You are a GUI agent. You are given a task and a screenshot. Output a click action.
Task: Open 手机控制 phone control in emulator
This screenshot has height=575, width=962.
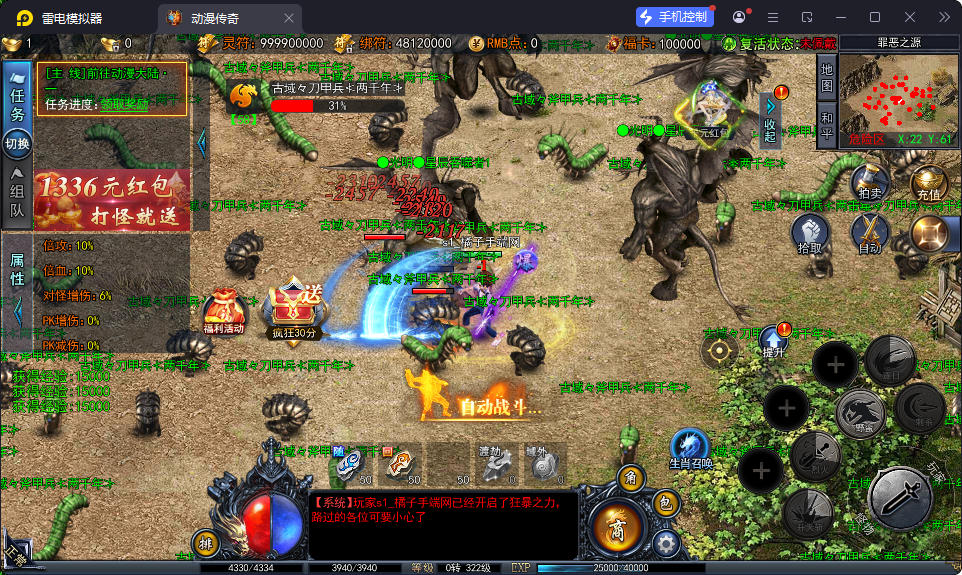(x=675, y=17)
